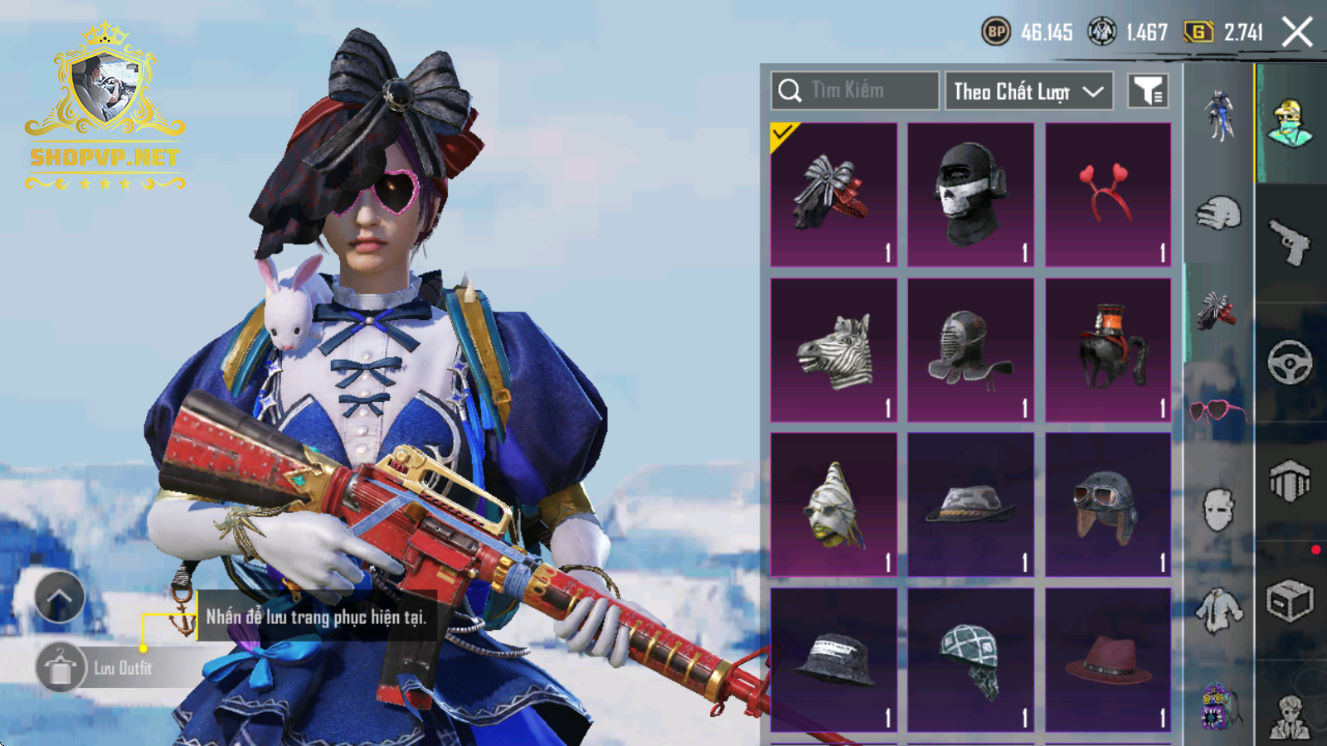Open the crate box tab
1327x746 pixels.
(1290, 602)
